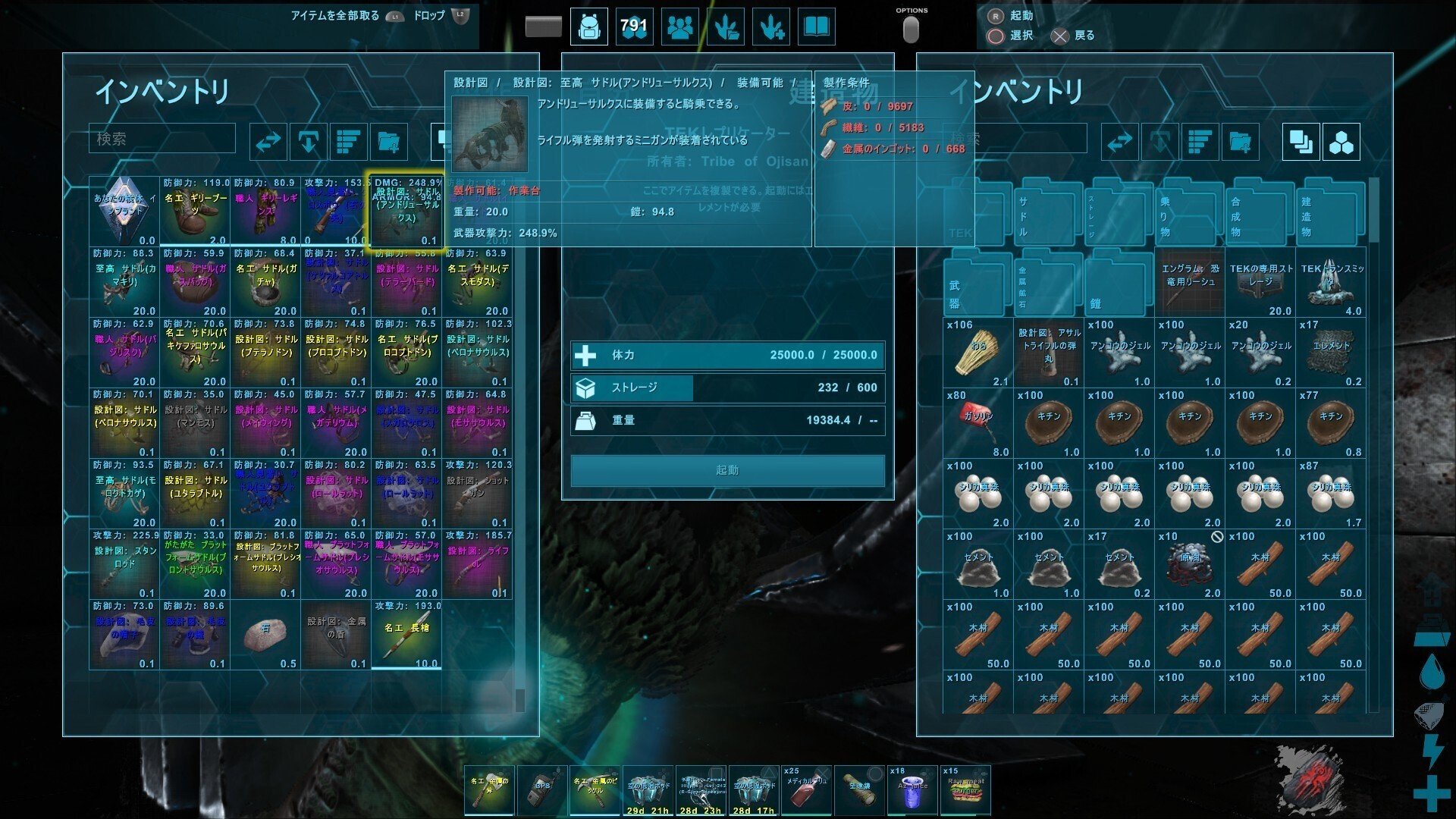The image size is (1456, 819).
Task: Toggle the stacked-squares view mode on right inventory
Action: tap(1301, 143)
